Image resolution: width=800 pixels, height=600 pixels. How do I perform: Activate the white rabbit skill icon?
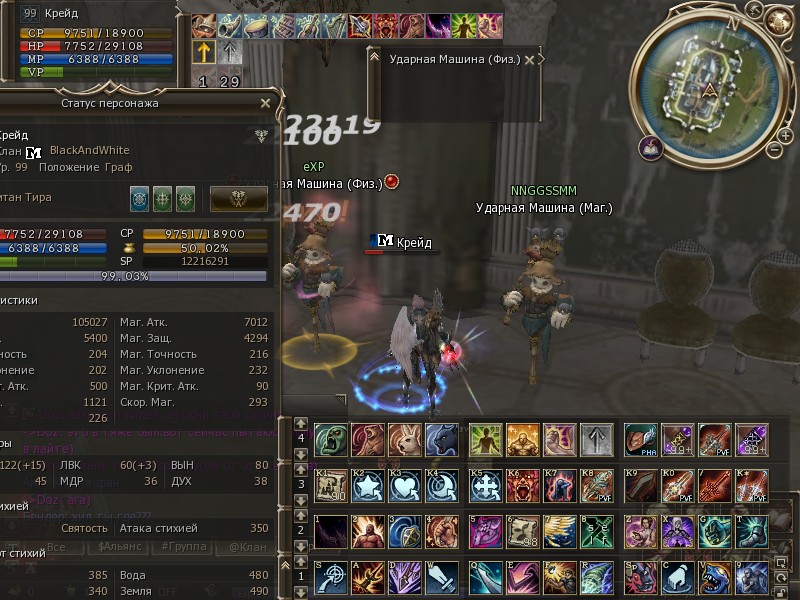[x=404, y=438]
